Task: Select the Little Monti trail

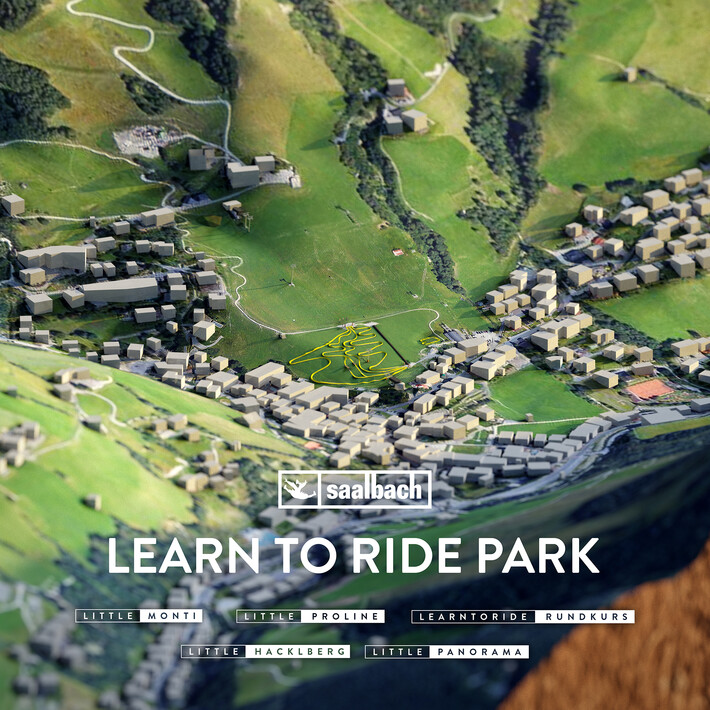Action: point(139,616)
